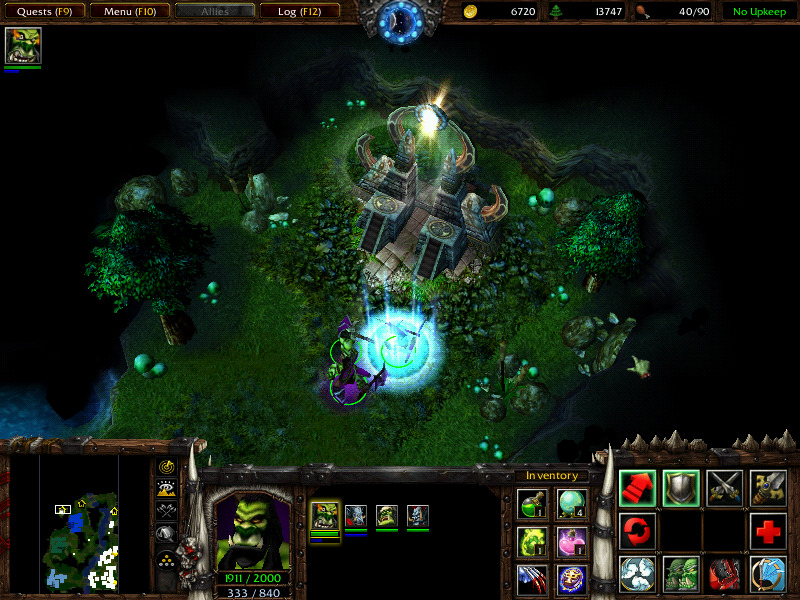Select the hero icon in the top-left corner

pyautogui.click(x=22, y=46)
